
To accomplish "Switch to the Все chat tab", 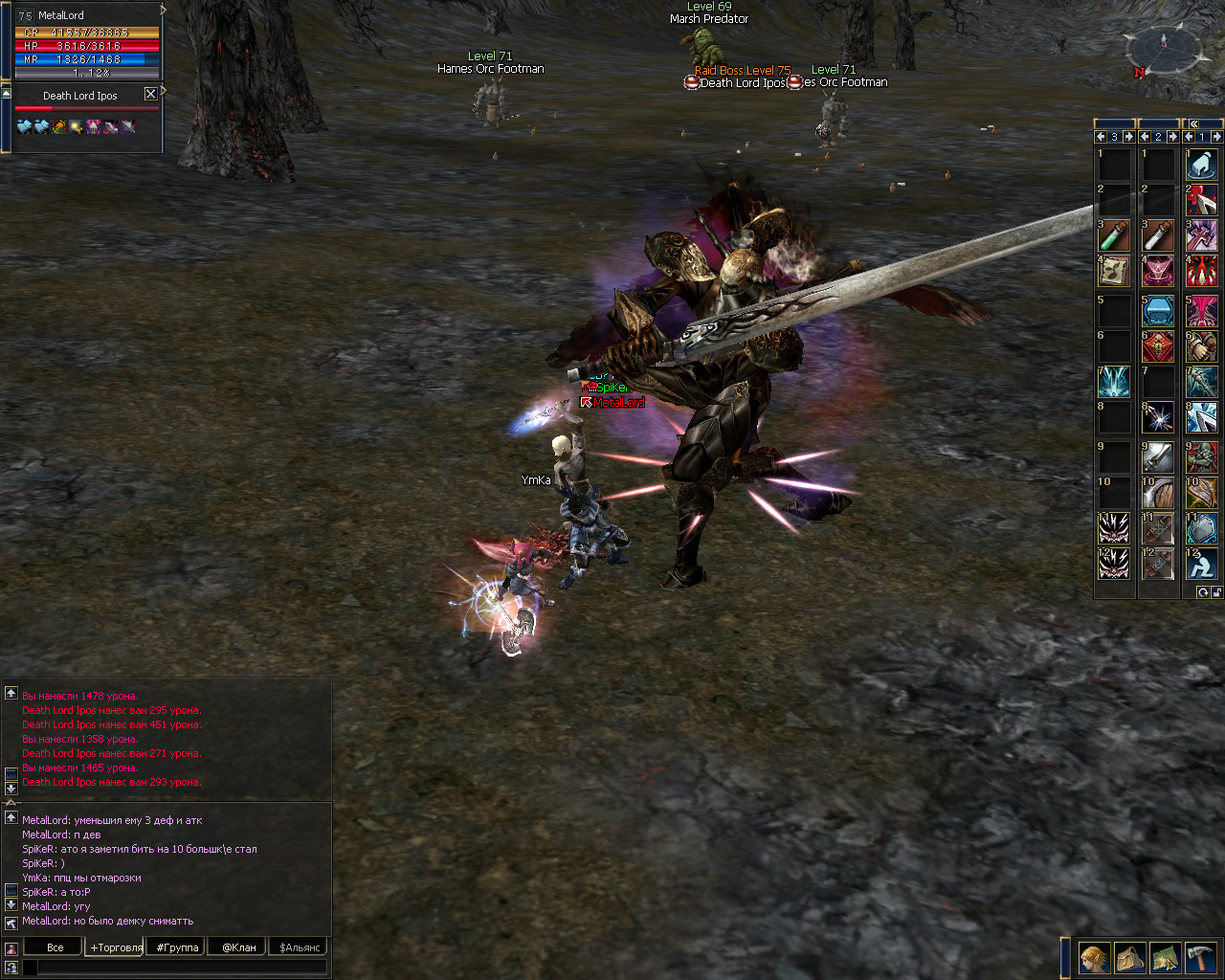I will pos(55,947).
